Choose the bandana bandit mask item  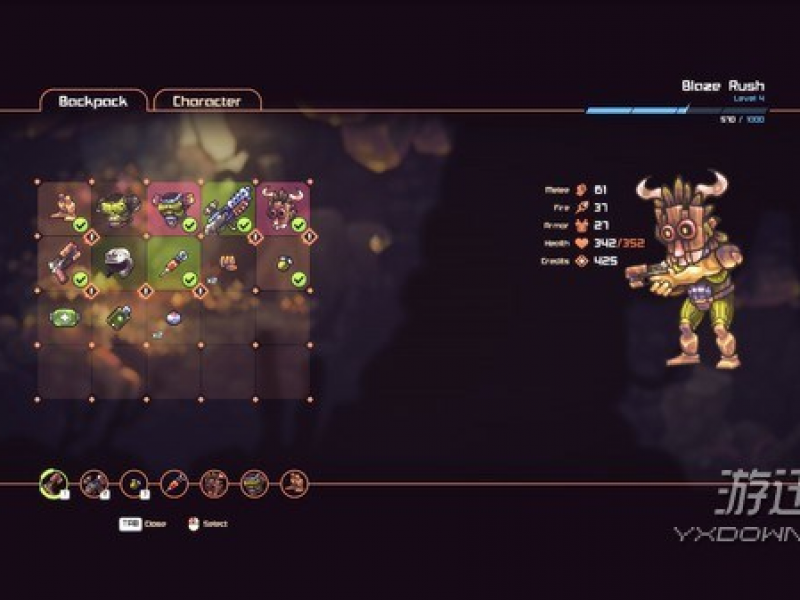[173, 209]
